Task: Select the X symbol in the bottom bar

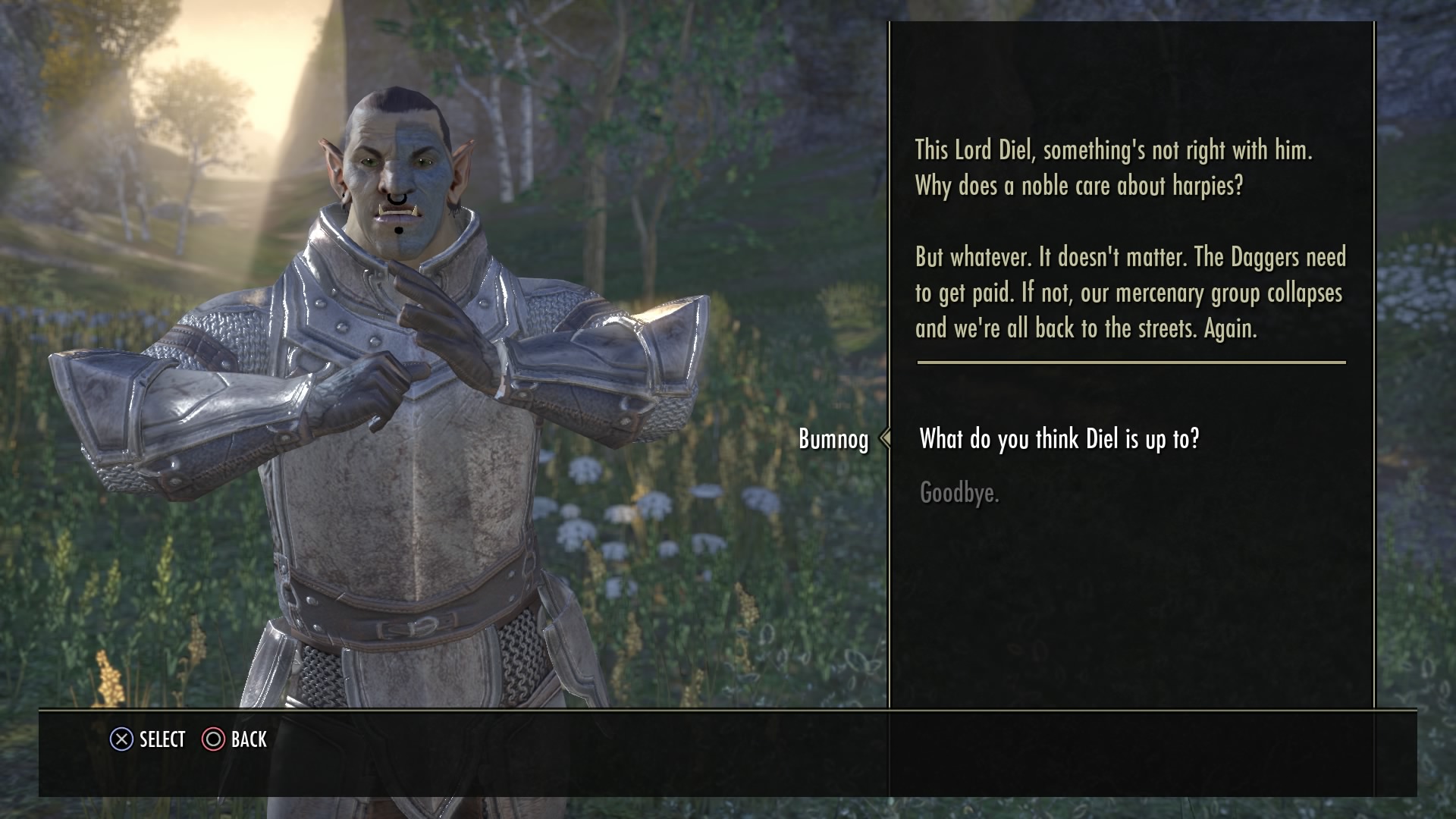Action: coord(120,739)
